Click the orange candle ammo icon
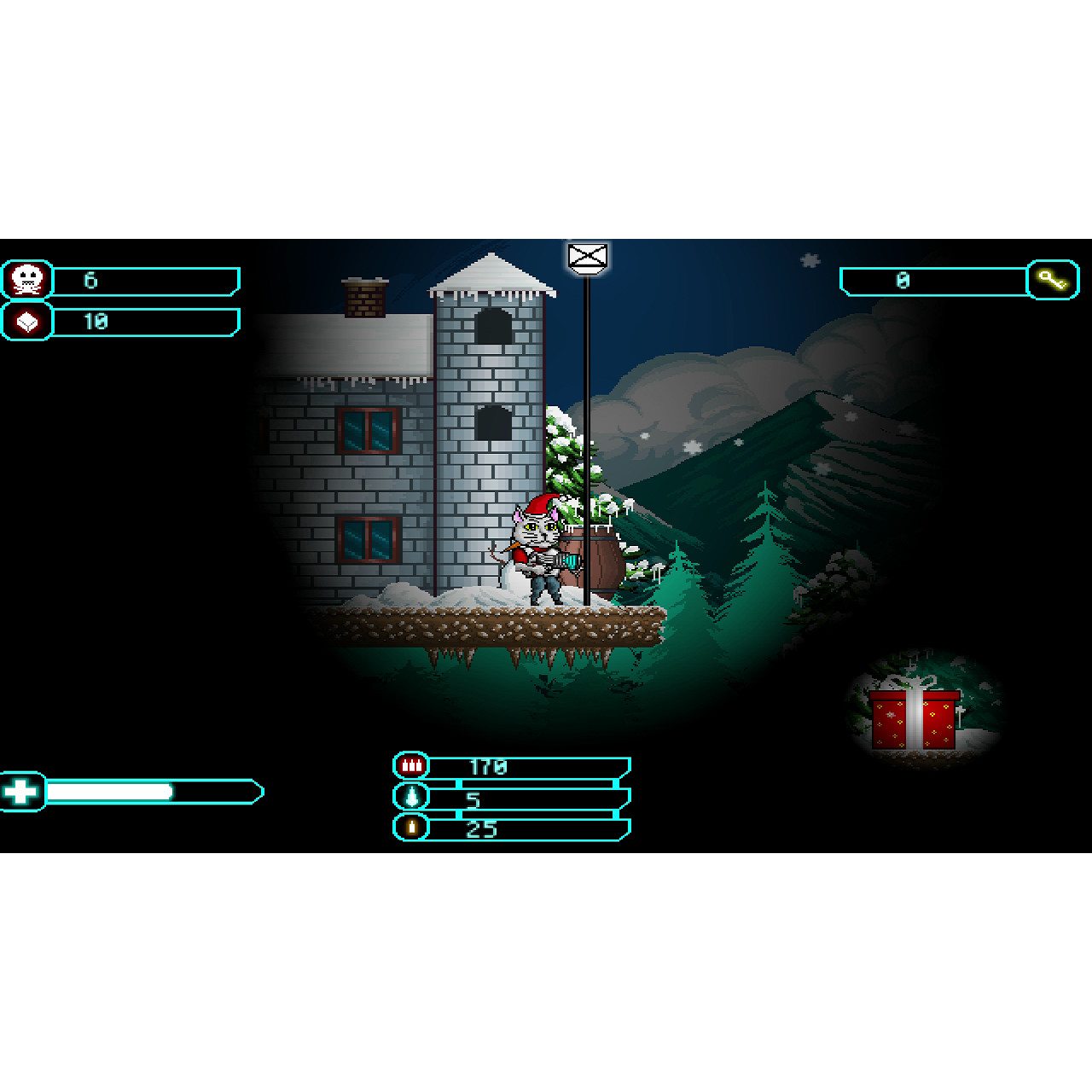 (x=410, y=827)
